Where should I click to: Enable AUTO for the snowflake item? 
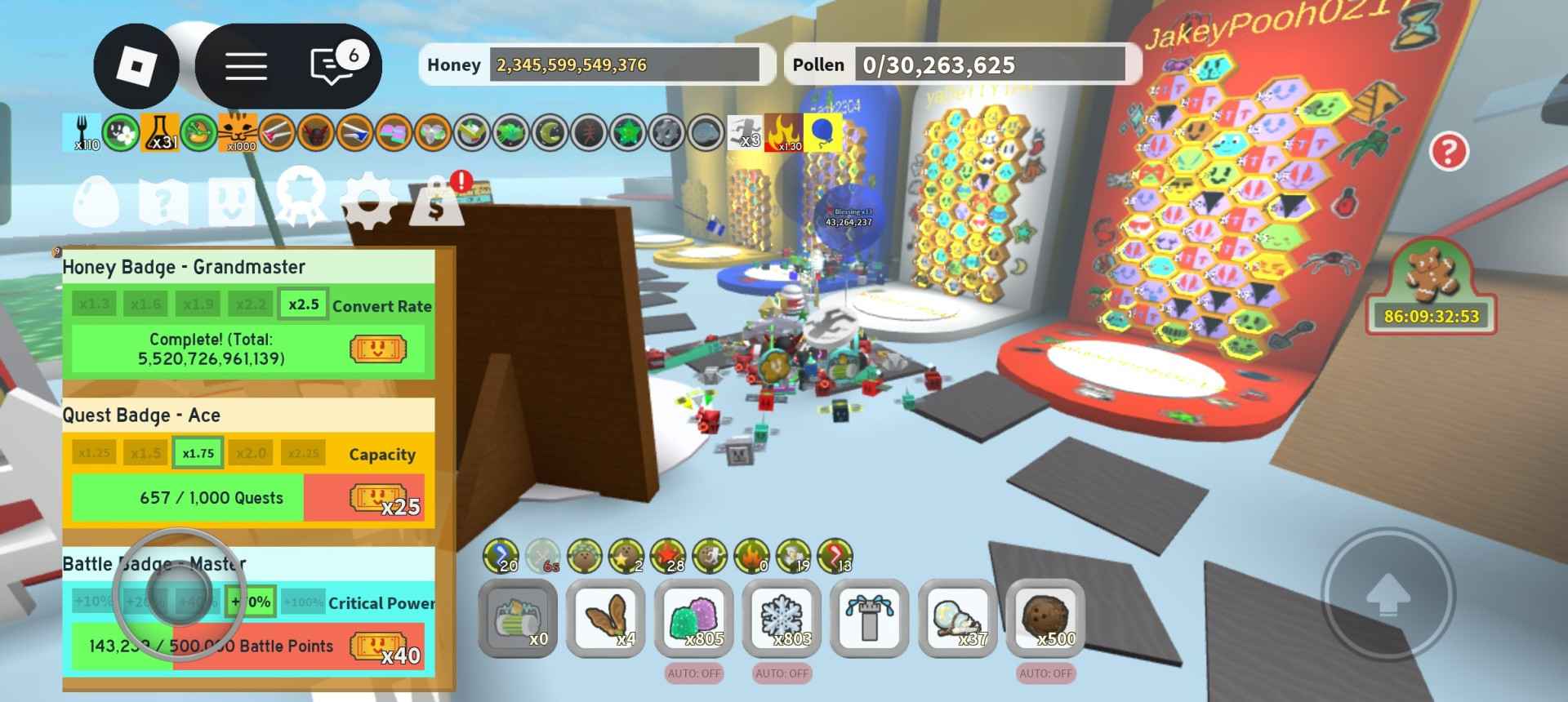pos(780,674)
